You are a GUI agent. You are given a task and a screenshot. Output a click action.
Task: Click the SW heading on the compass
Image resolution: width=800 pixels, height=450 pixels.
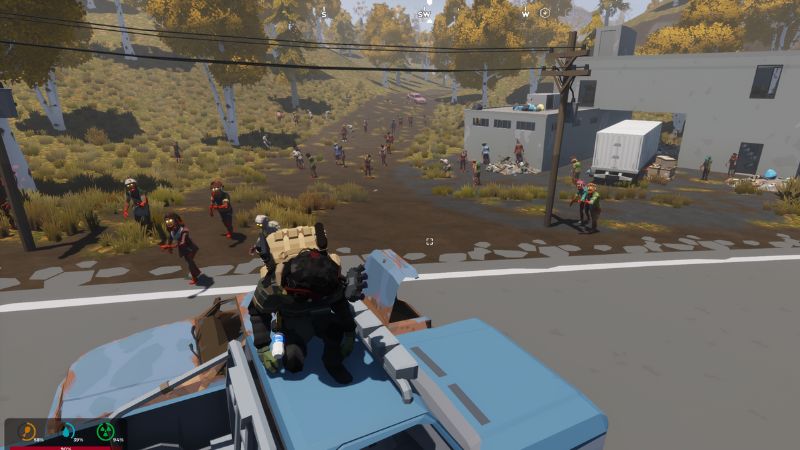[425, 14]
